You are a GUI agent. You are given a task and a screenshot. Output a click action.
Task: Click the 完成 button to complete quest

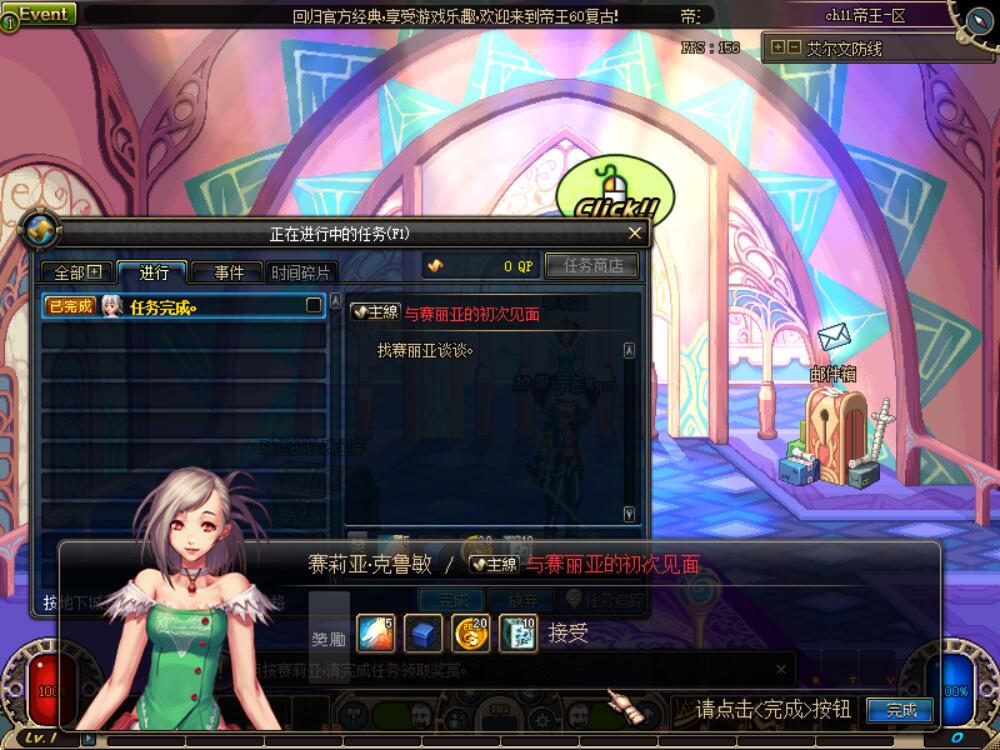coord(900,711)
